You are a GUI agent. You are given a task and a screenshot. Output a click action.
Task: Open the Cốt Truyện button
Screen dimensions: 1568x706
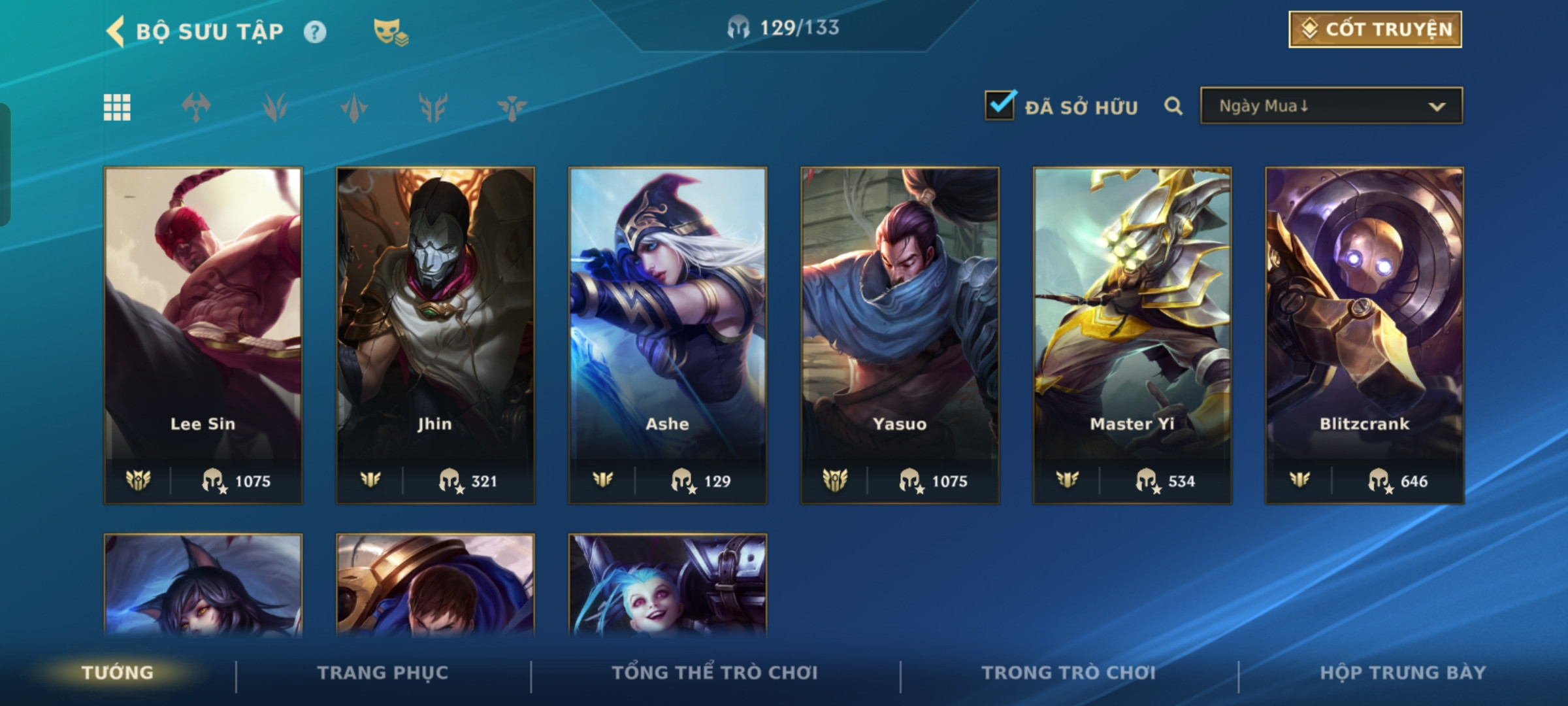[x=1375, y=29]
